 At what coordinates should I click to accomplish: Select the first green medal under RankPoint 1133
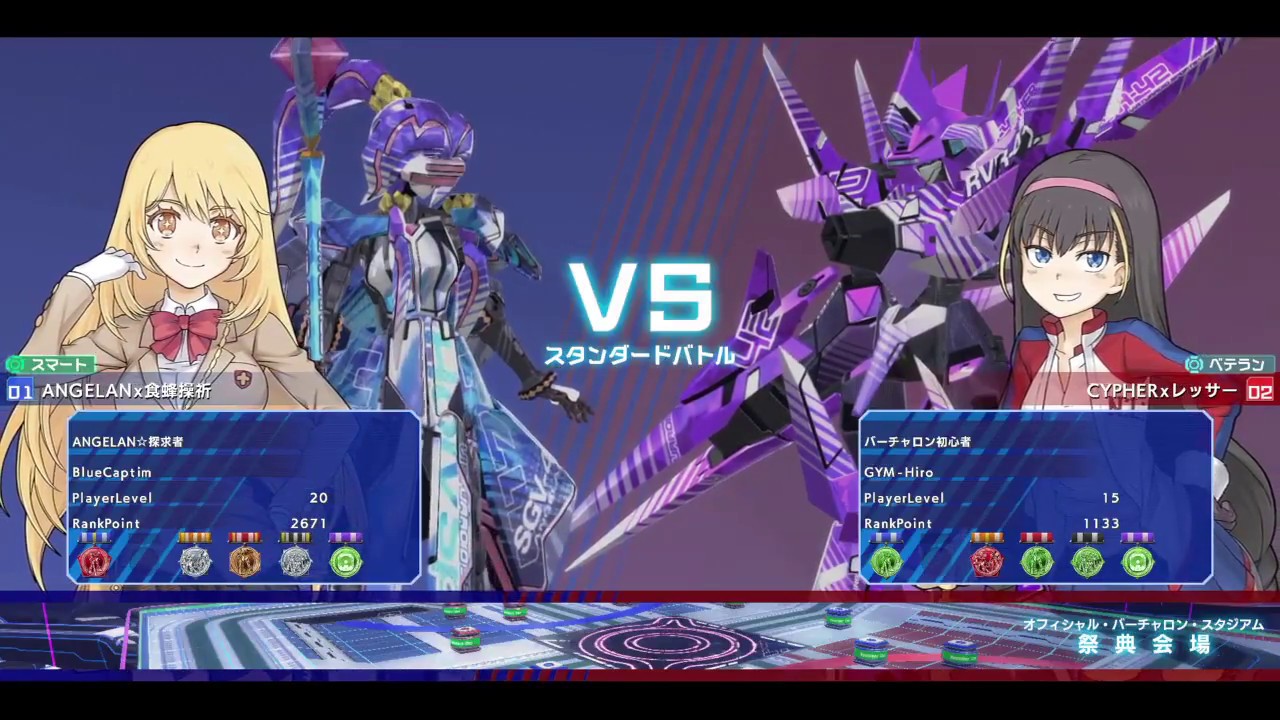pyautogui.click(x=886, y=561)
